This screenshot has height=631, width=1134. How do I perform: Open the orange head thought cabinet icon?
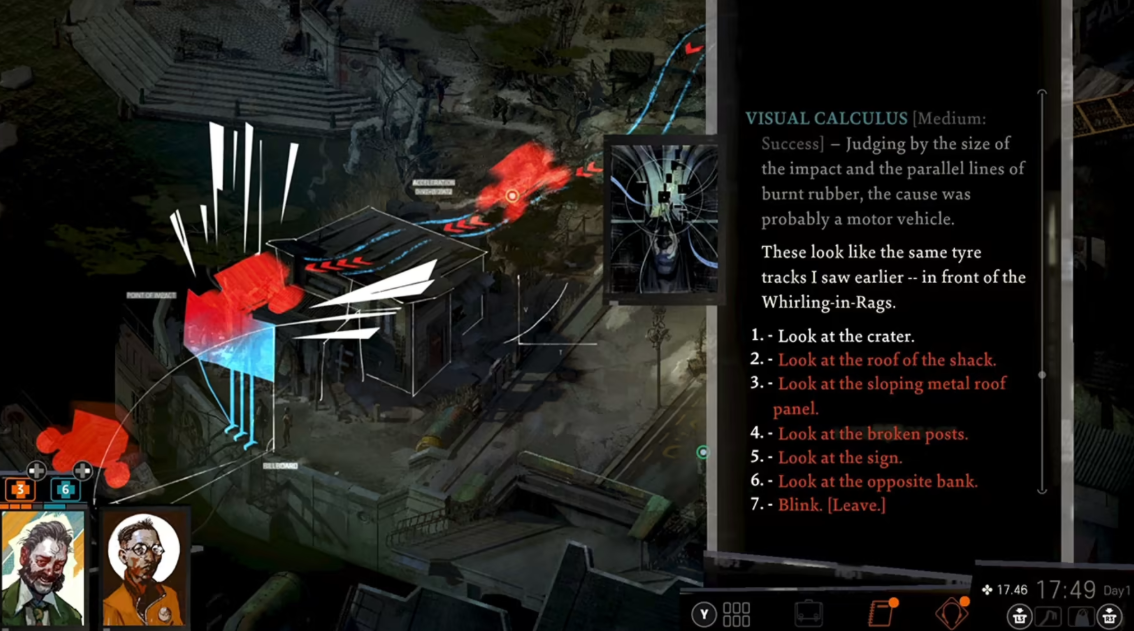point(951,613)
